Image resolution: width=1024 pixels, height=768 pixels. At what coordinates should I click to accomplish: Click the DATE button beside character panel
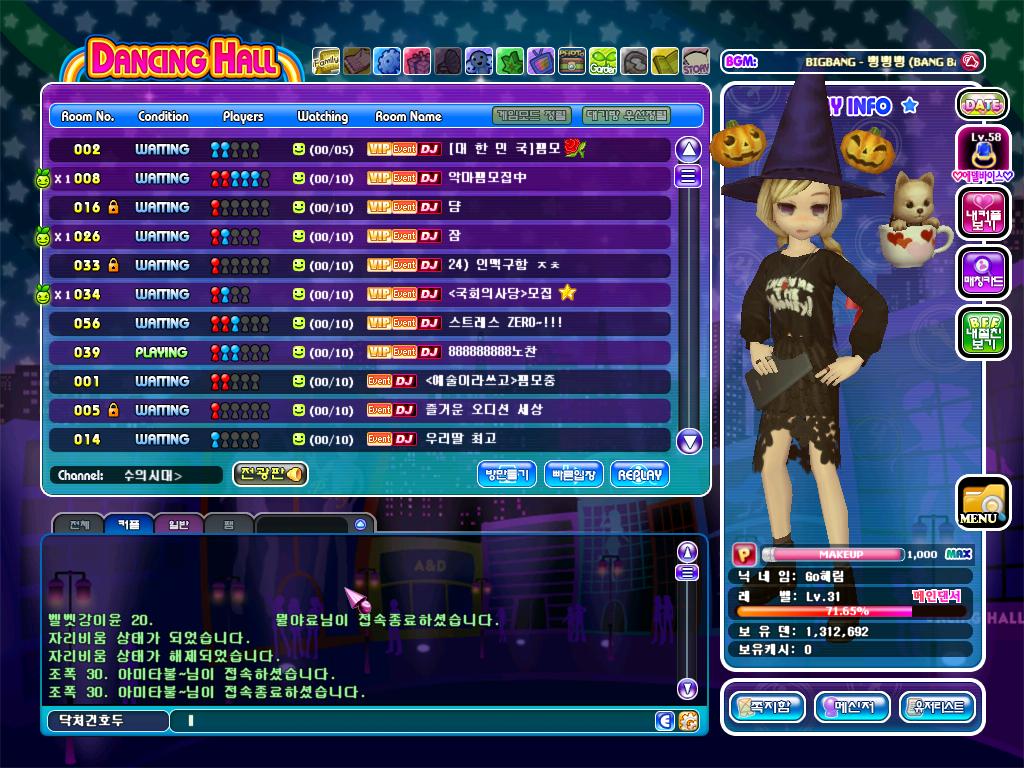pos(982,104)
